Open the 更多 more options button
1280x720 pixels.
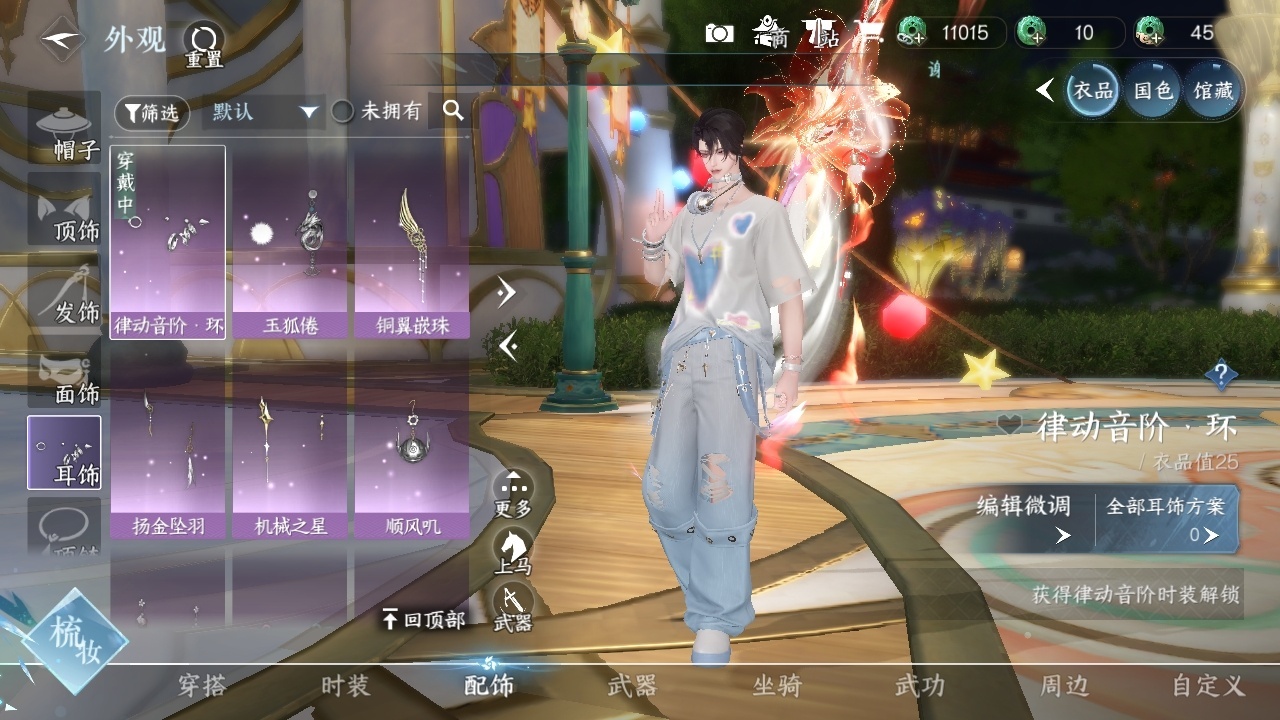click(x=514, y=494)
